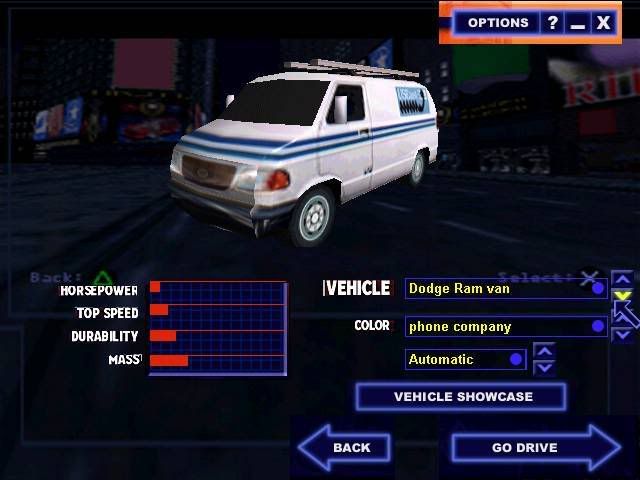The height and width of the screenshot is (480, 640).
Task: Click the transmission down arrow
Action: [x=544, y=367]
